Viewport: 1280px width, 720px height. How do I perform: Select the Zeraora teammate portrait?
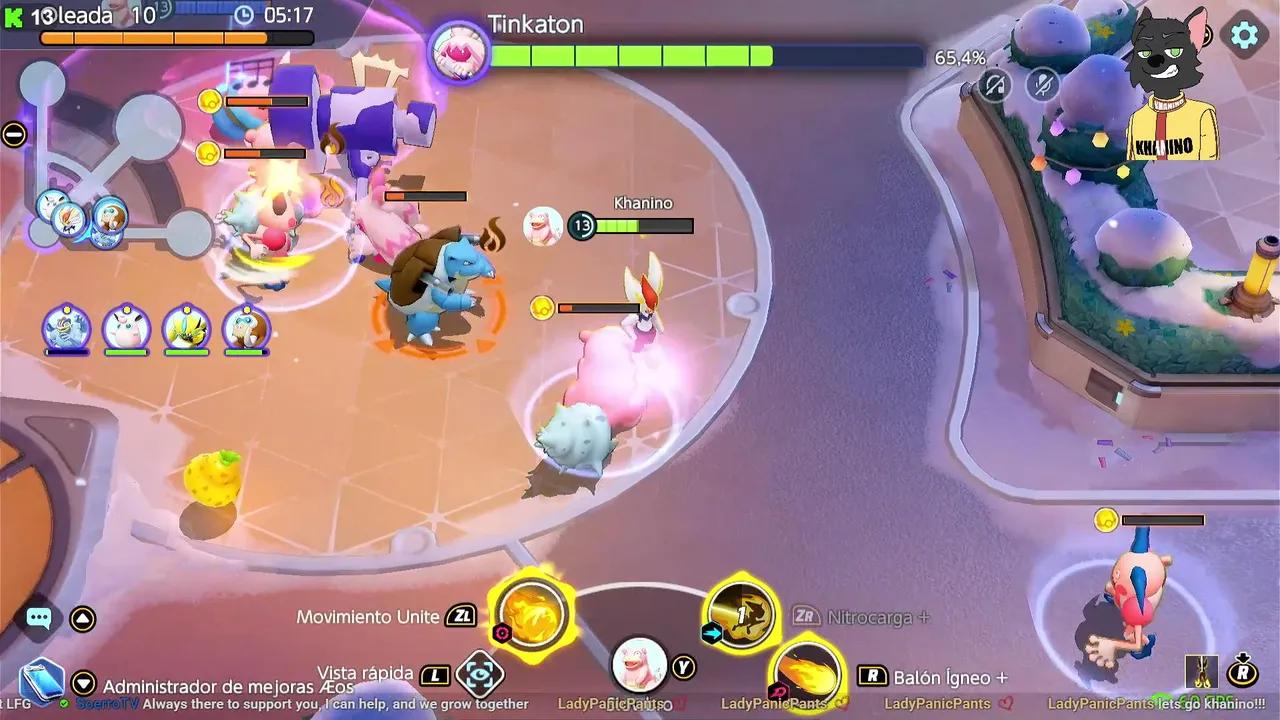(186, 329)
